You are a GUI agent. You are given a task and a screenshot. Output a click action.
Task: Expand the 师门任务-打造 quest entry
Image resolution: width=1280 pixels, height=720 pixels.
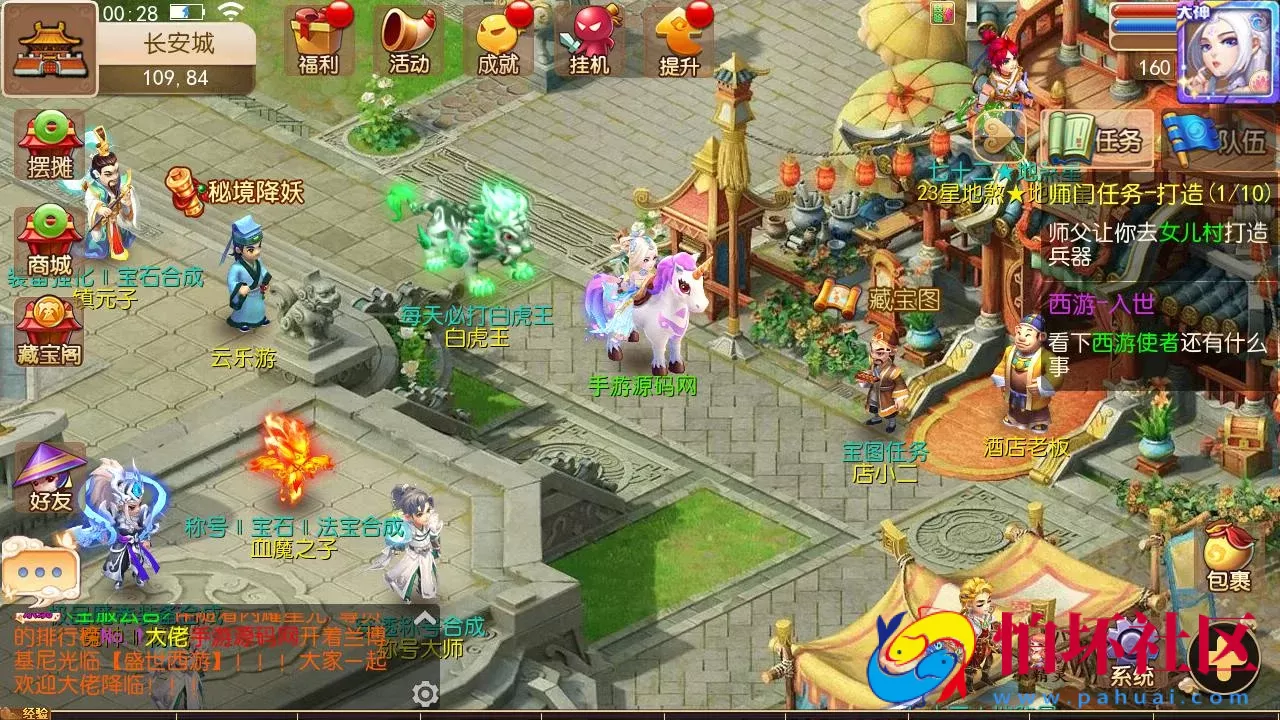[x=1133, y=195]
